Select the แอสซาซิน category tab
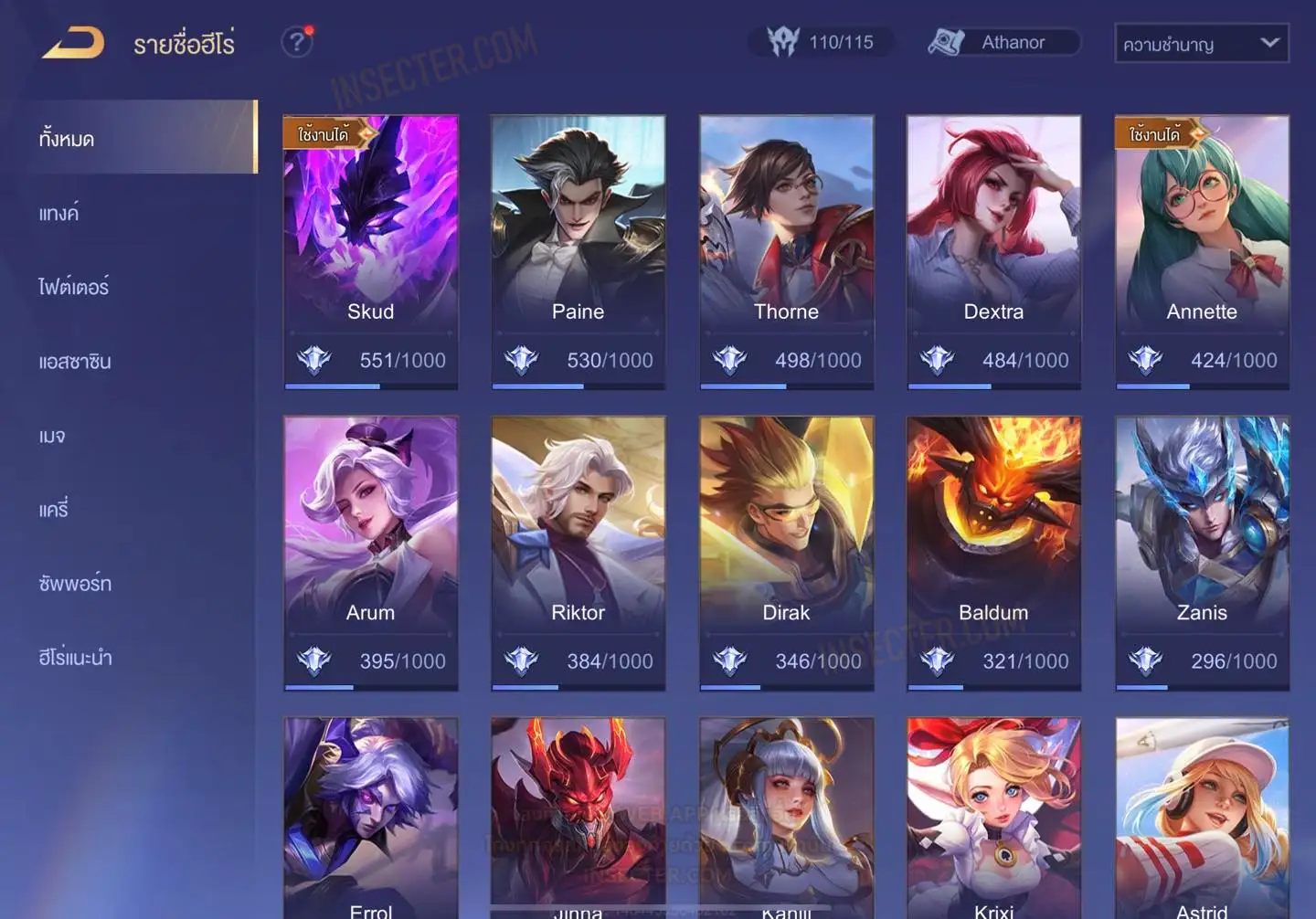 point(75,362)
